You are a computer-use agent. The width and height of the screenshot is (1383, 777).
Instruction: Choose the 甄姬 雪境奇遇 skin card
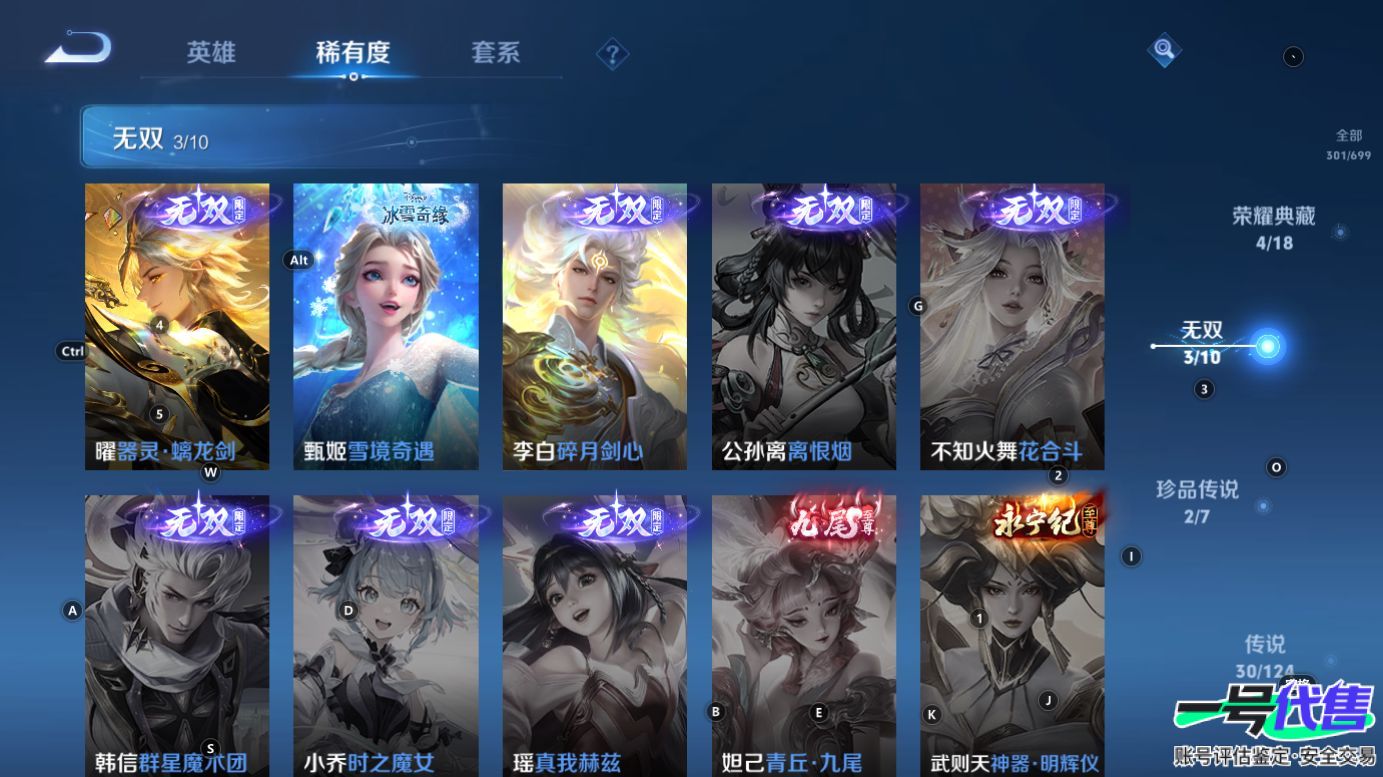[x=385, y=326]
